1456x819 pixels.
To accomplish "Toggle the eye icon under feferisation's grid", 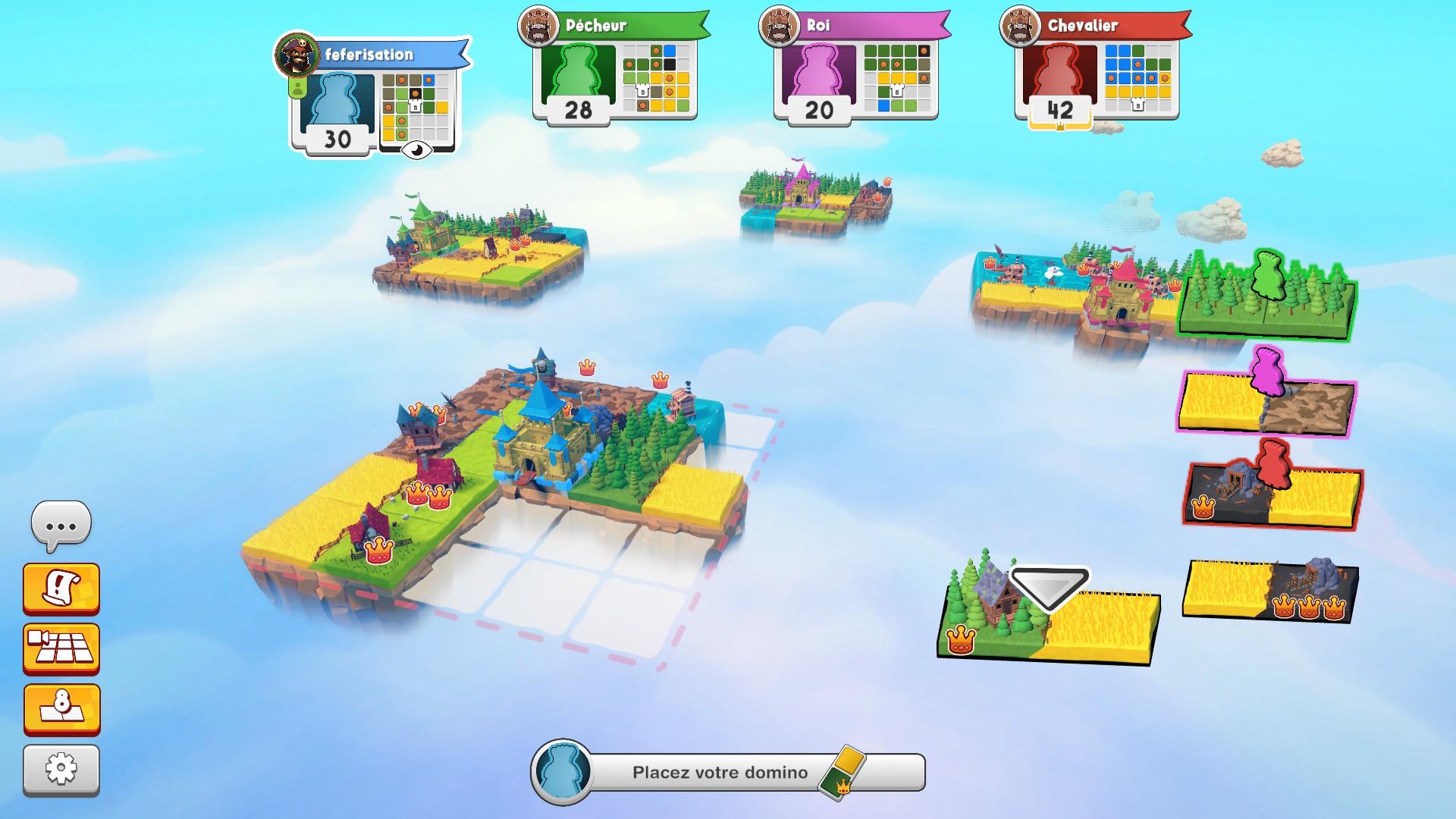I will 416,150.
